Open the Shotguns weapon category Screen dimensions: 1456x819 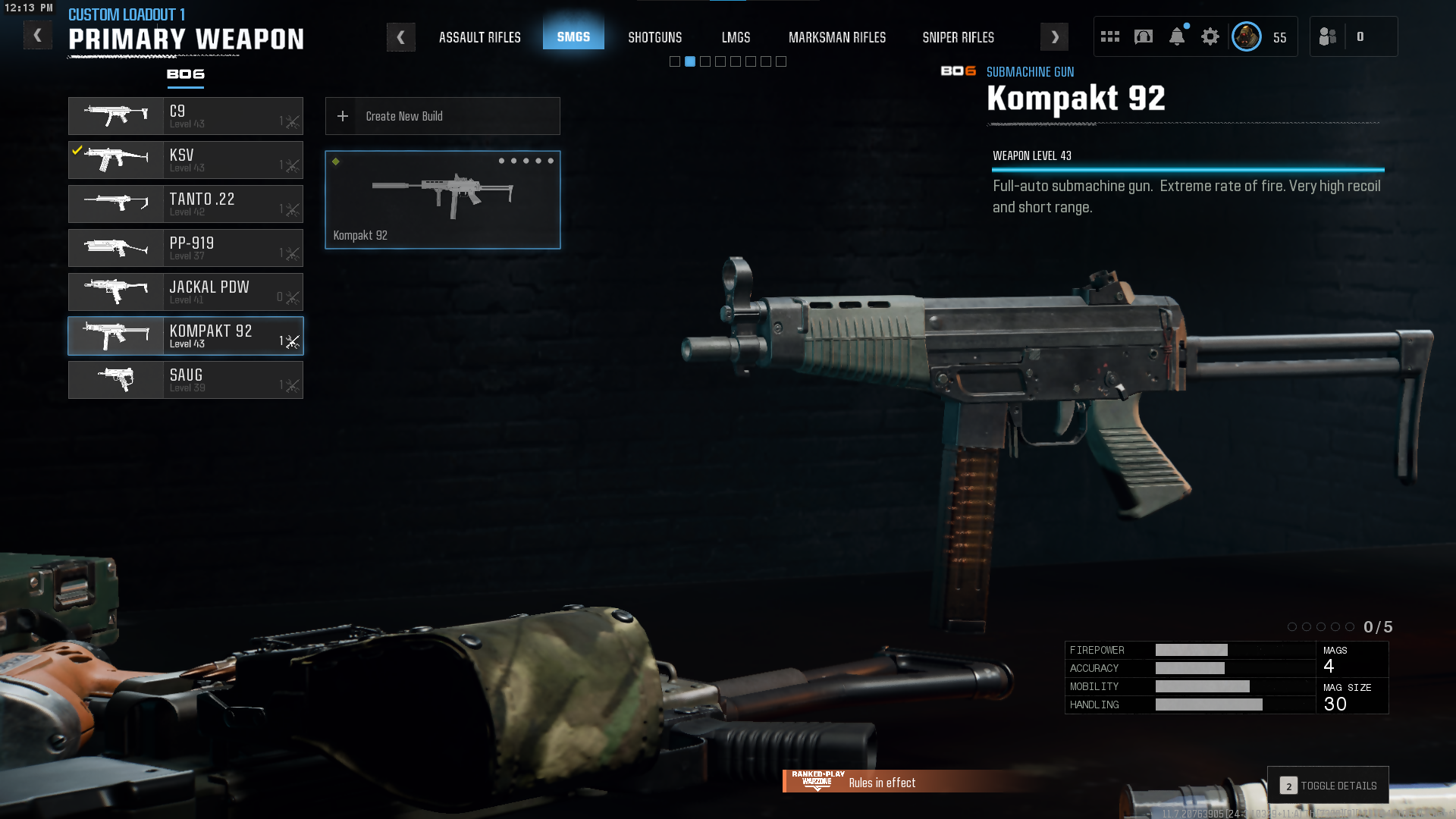[x=654, y=37]
